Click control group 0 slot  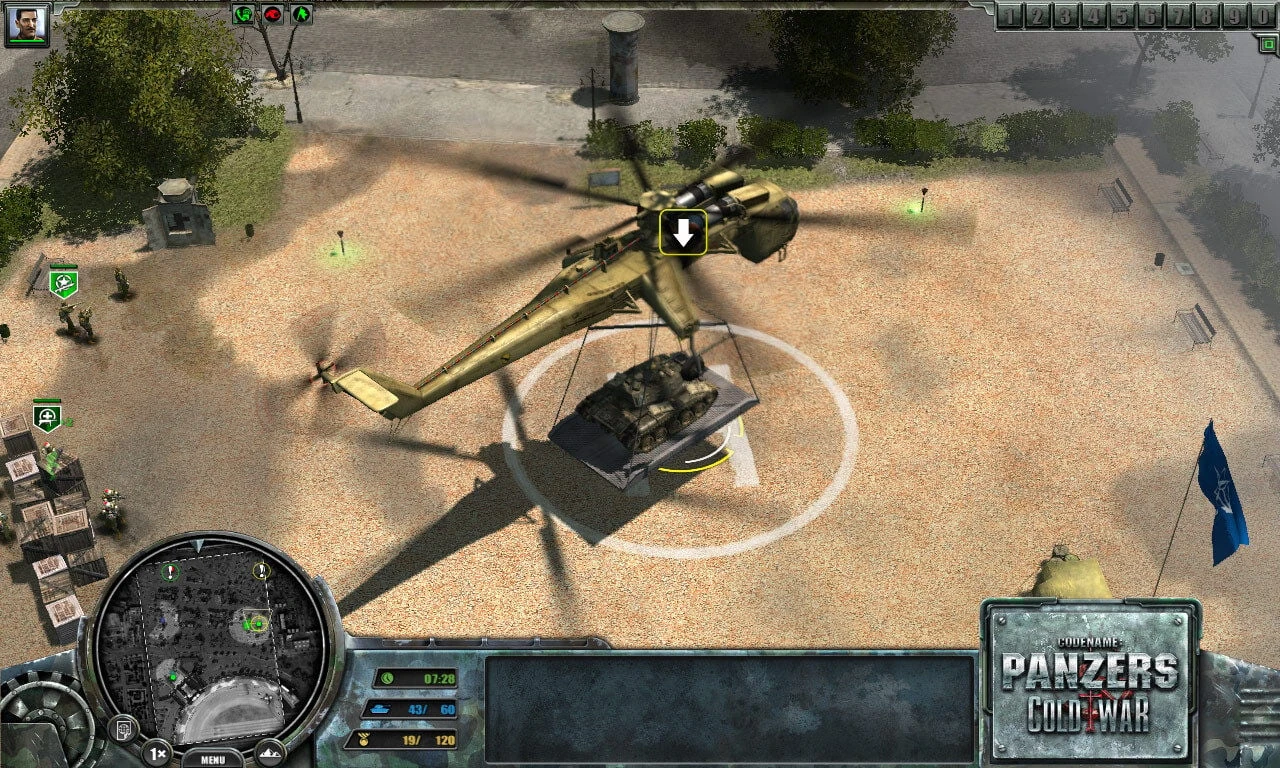coord(1260,15)
